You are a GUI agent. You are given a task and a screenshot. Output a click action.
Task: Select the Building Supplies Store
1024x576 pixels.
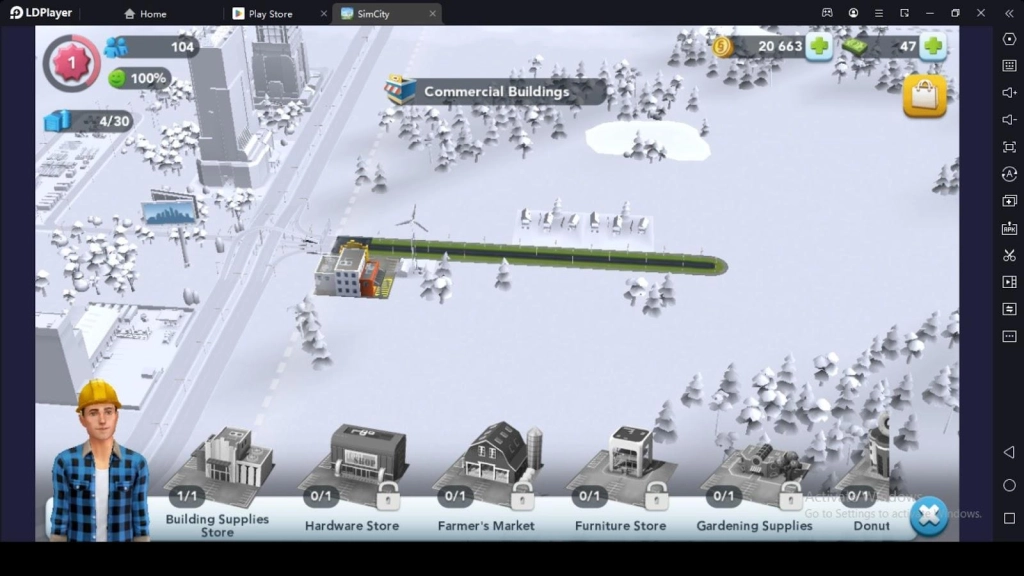coord(218,470)
